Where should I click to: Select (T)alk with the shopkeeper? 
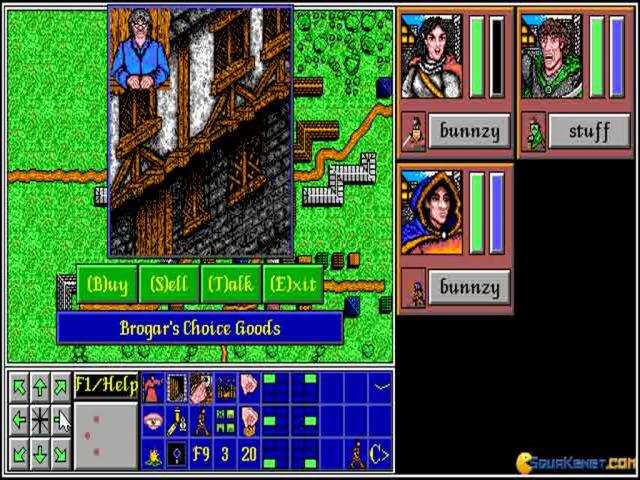coord(231,285)
